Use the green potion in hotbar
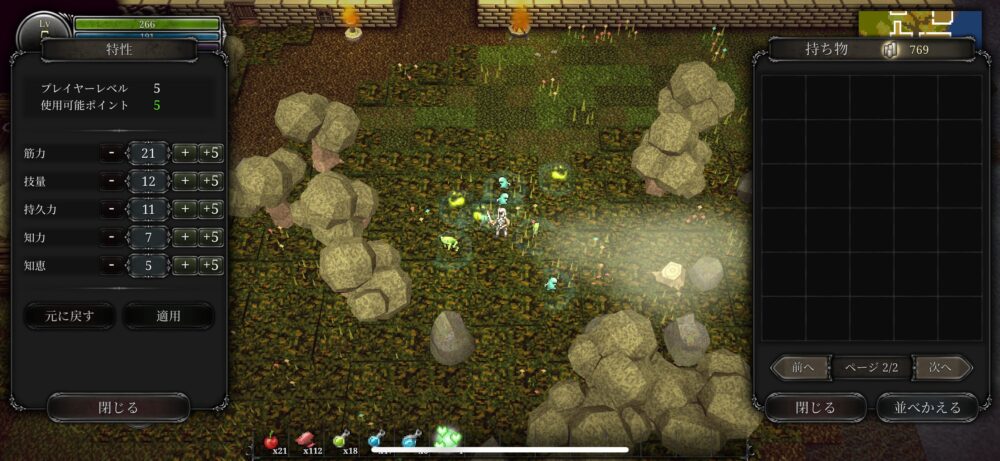 341,440
